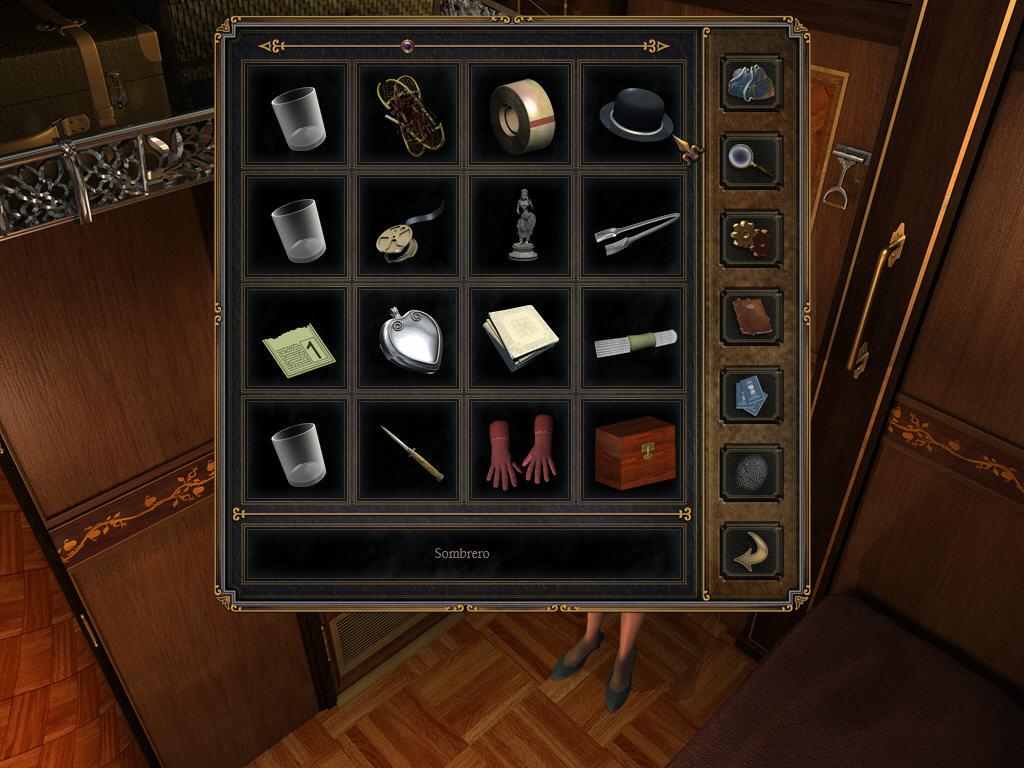
Task: Pick up the metal tongs
Action: pyautogui.click(x=633, y=226)
